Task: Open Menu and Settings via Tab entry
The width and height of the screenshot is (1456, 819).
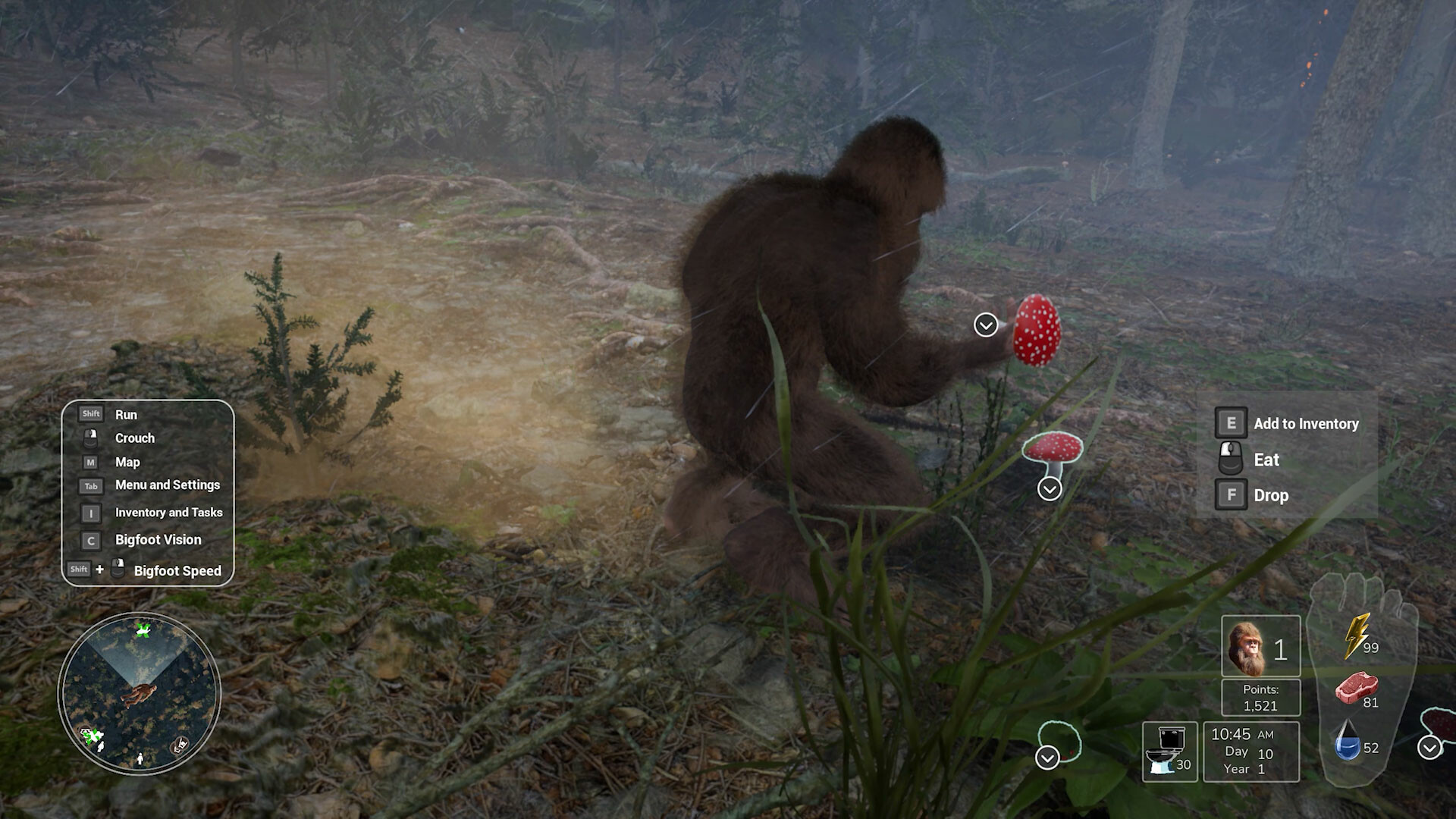Action: point(90,485)
